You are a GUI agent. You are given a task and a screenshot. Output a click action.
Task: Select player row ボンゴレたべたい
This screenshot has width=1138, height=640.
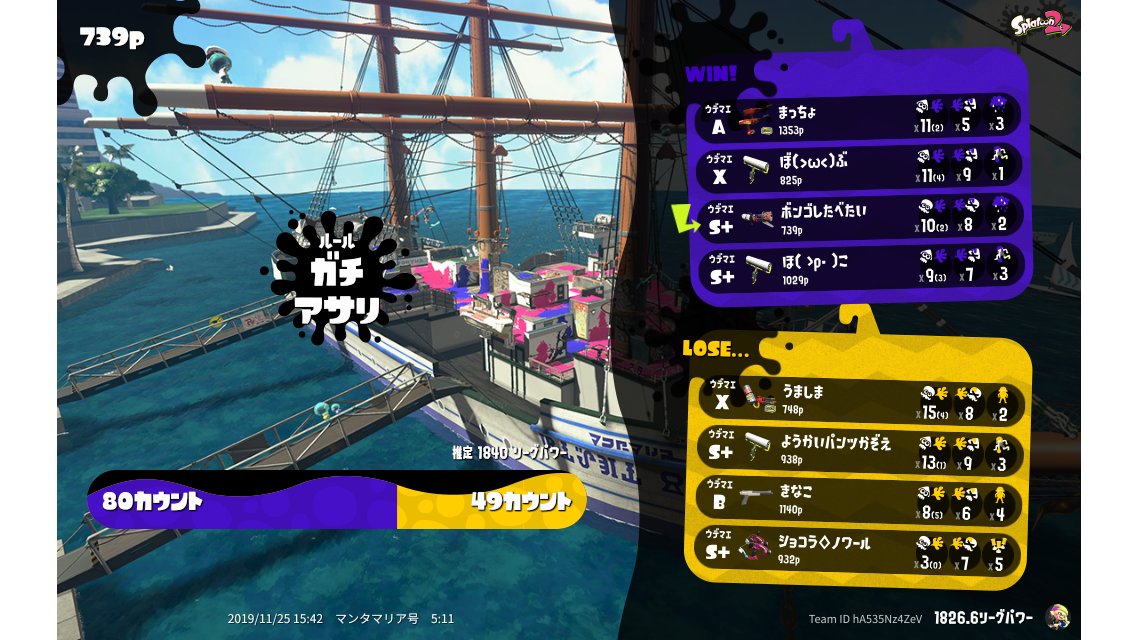tap(860, 217)
